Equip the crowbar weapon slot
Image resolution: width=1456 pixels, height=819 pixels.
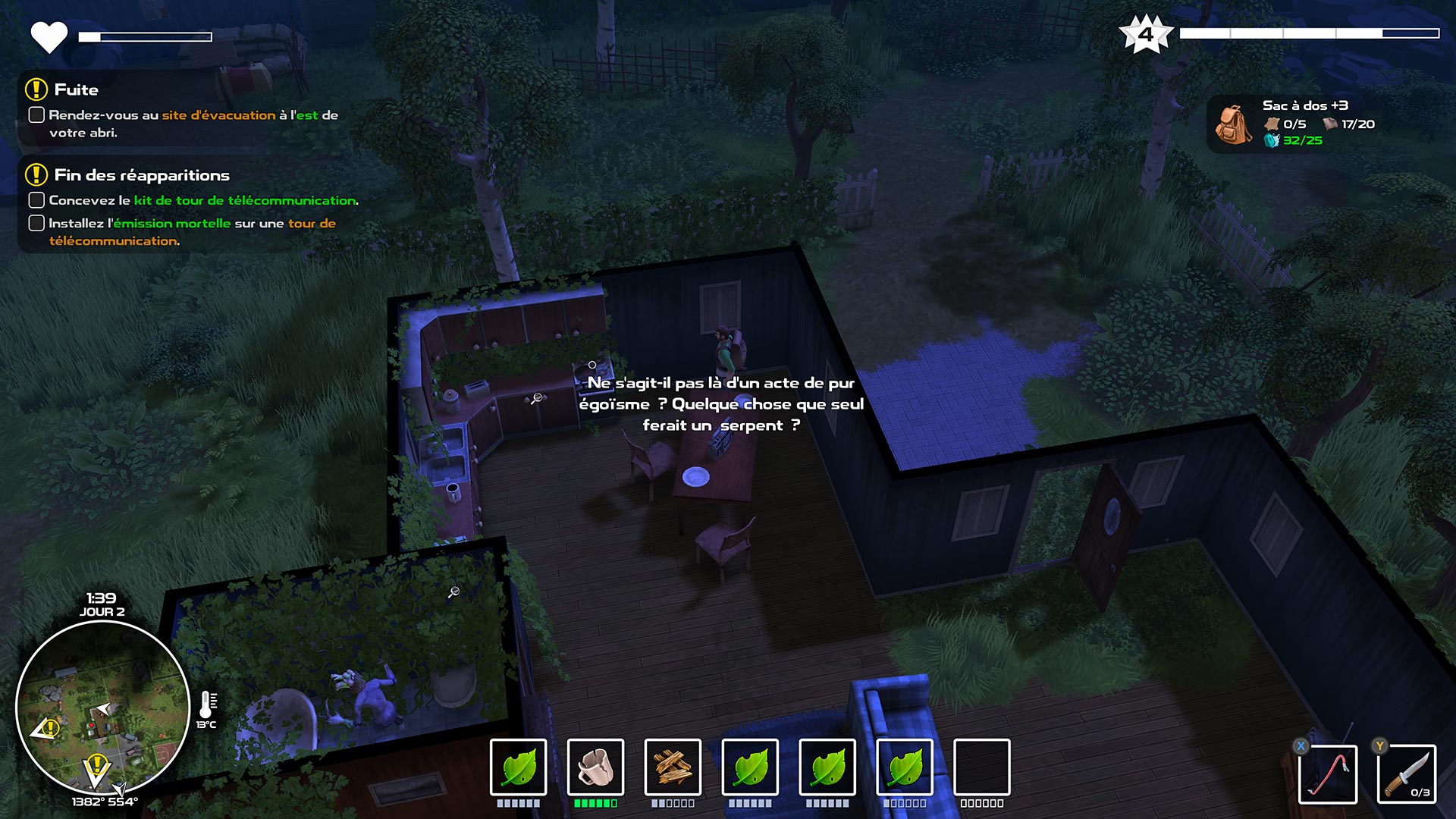coord(1328,773)
